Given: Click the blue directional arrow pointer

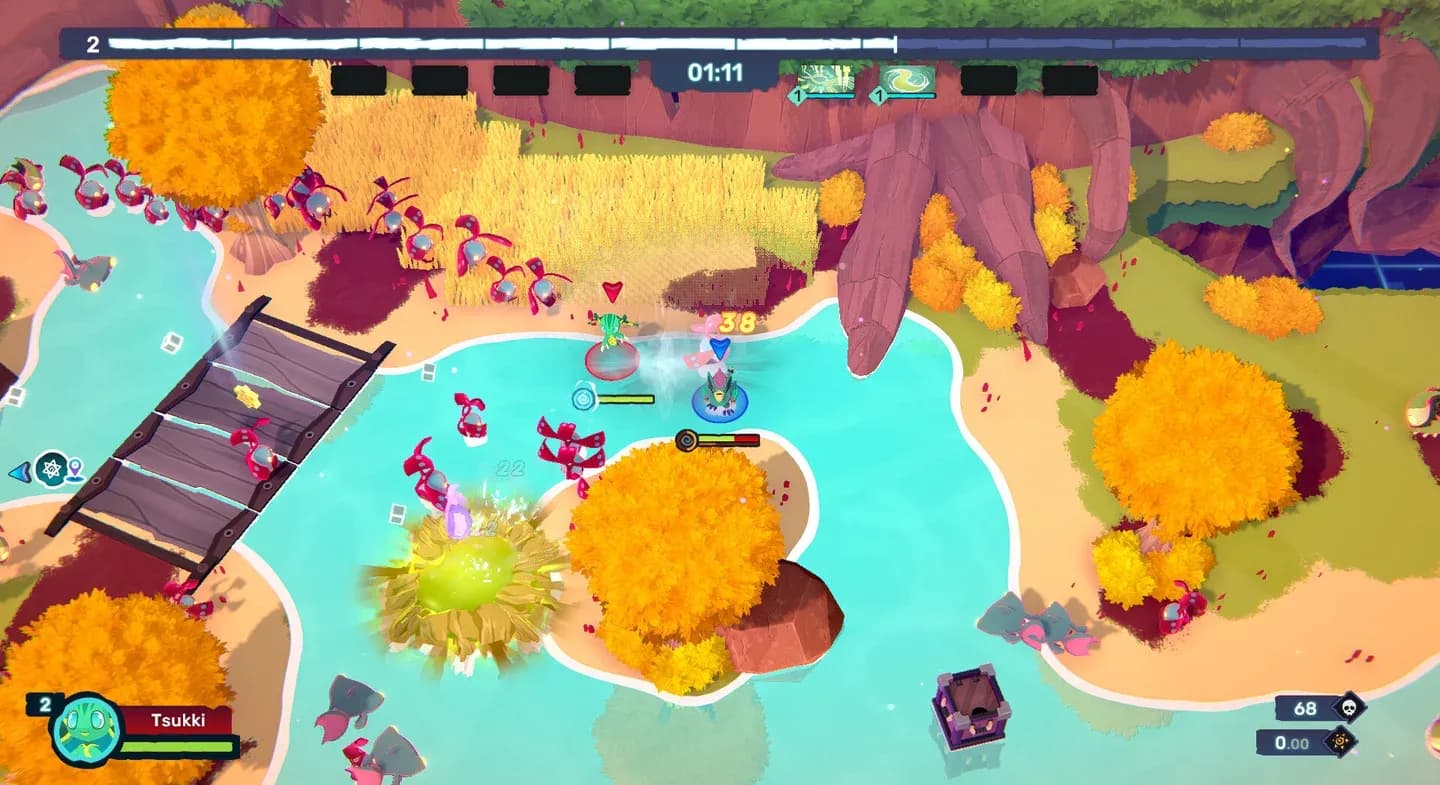Looking at the screenshot, I should [x=19, y=470].
